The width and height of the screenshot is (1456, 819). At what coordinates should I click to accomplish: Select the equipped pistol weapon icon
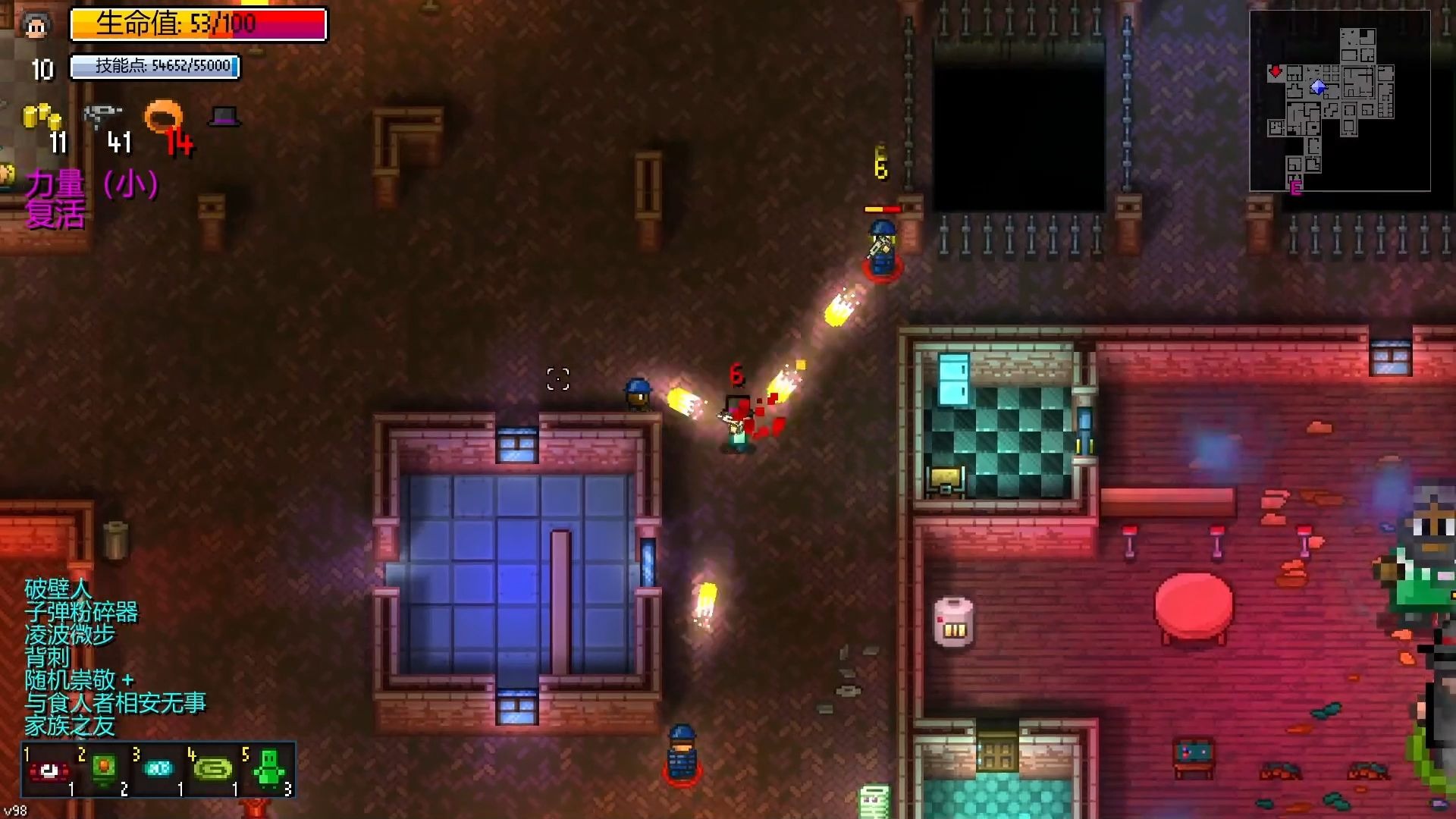tap(102, 116)
